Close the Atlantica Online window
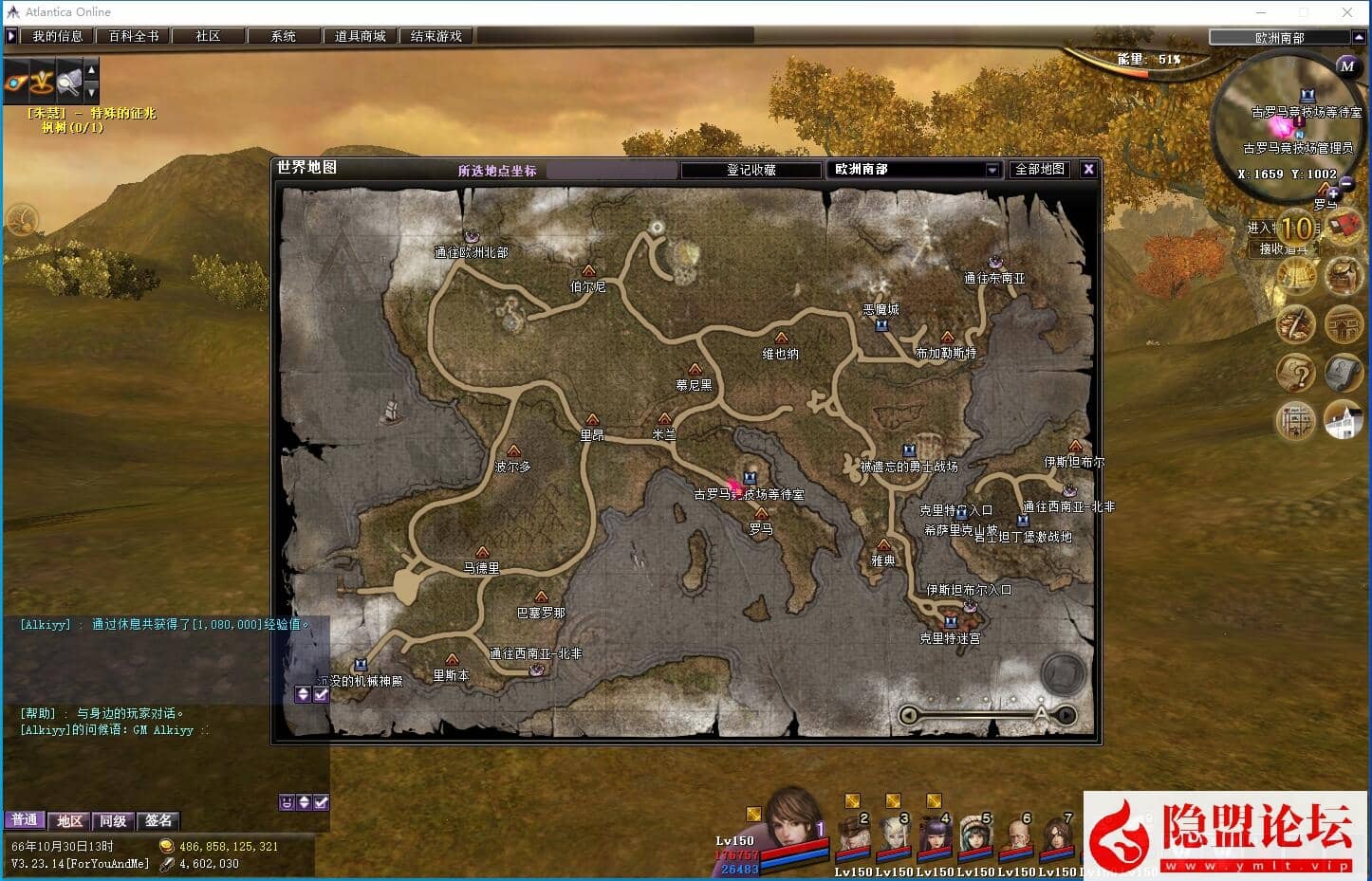The image size is (1372, 881). [1347, 12]
